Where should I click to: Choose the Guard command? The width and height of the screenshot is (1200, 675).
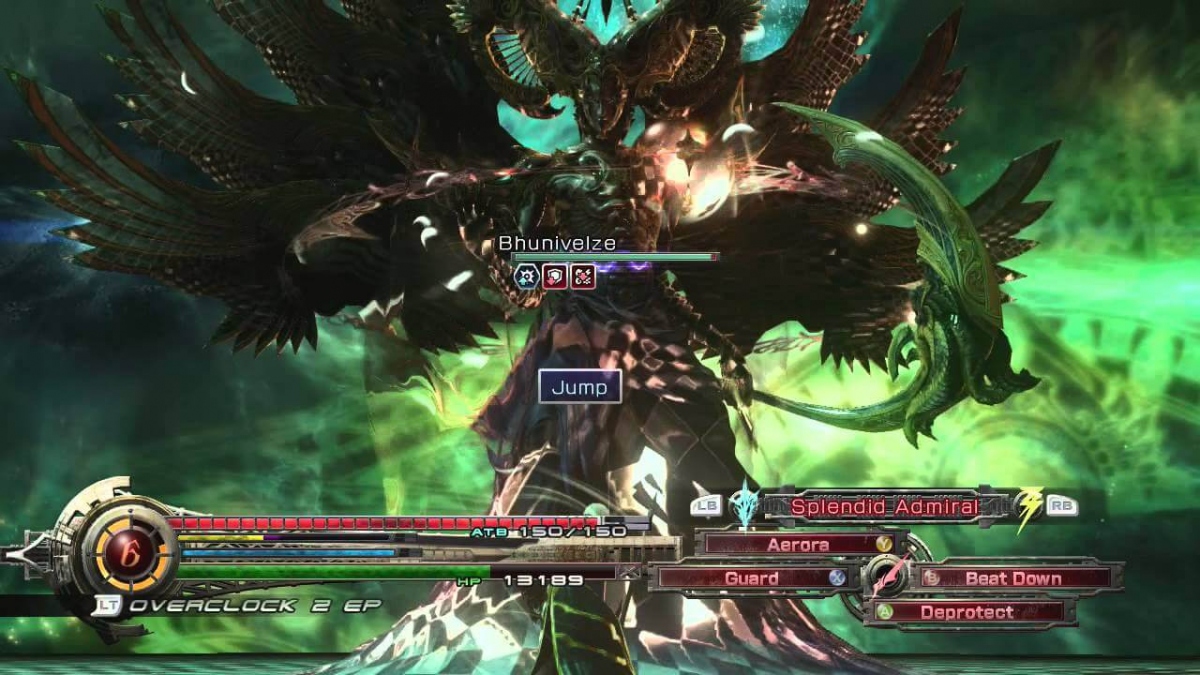(x=751, y=578)
